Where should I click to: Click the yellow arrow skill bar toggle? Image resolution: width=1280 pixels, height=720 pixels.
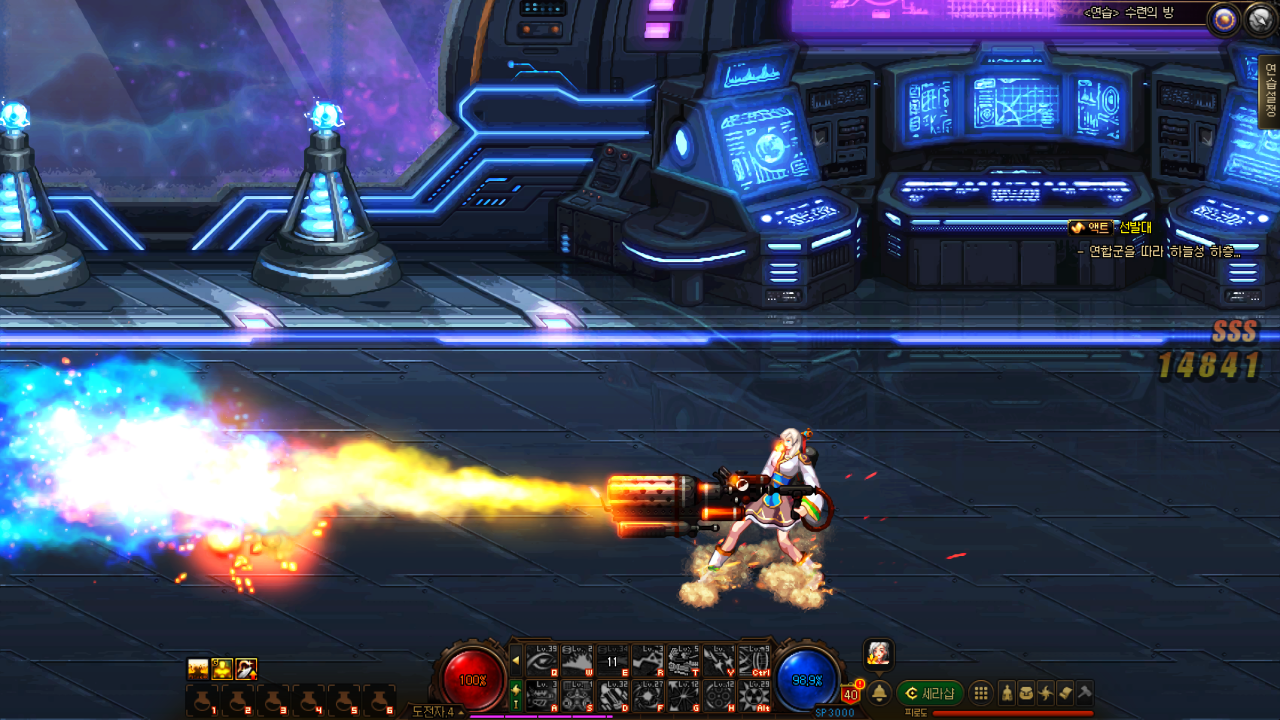pyautogui.click(x=516, y=660)
